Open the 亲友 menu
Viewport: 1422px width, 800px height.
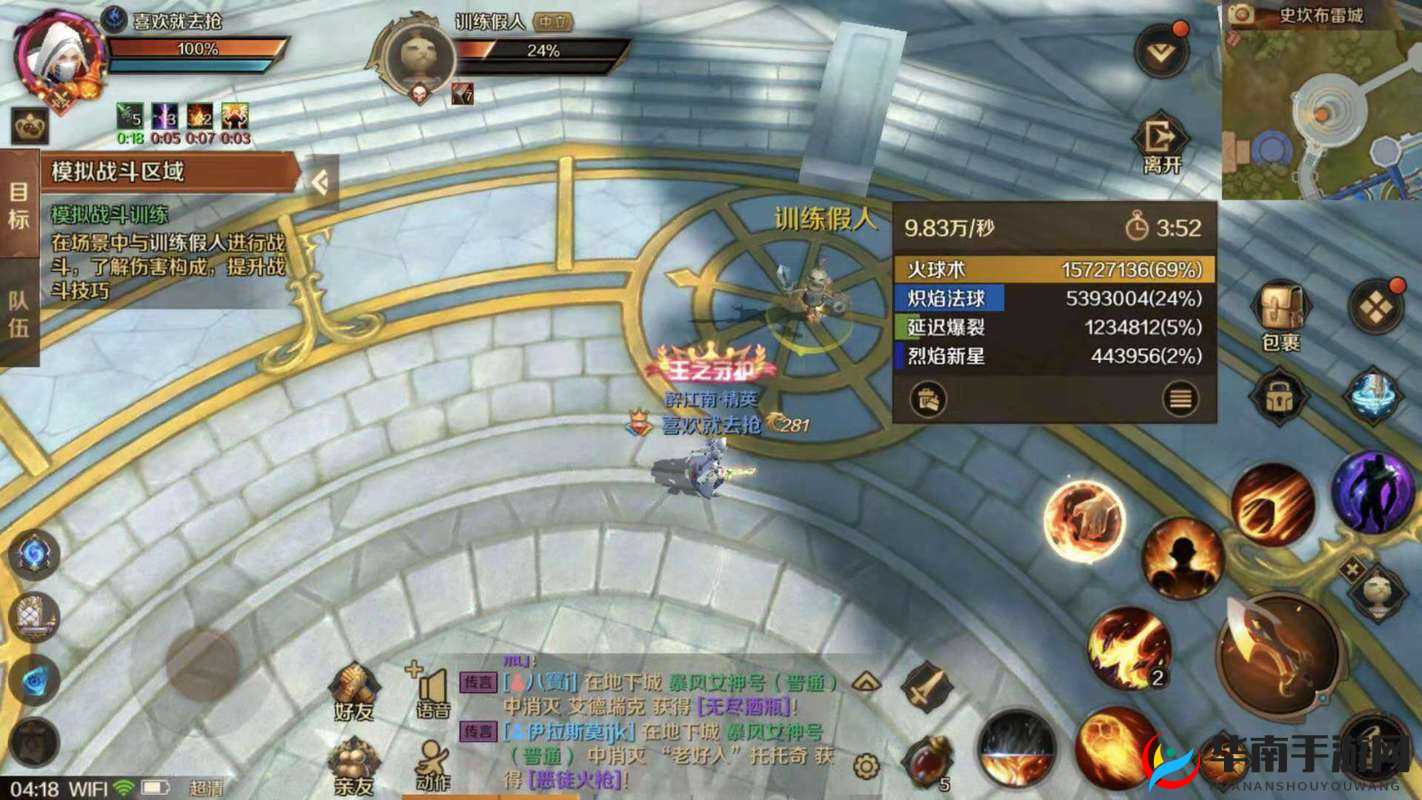click(x=354, y=764)
